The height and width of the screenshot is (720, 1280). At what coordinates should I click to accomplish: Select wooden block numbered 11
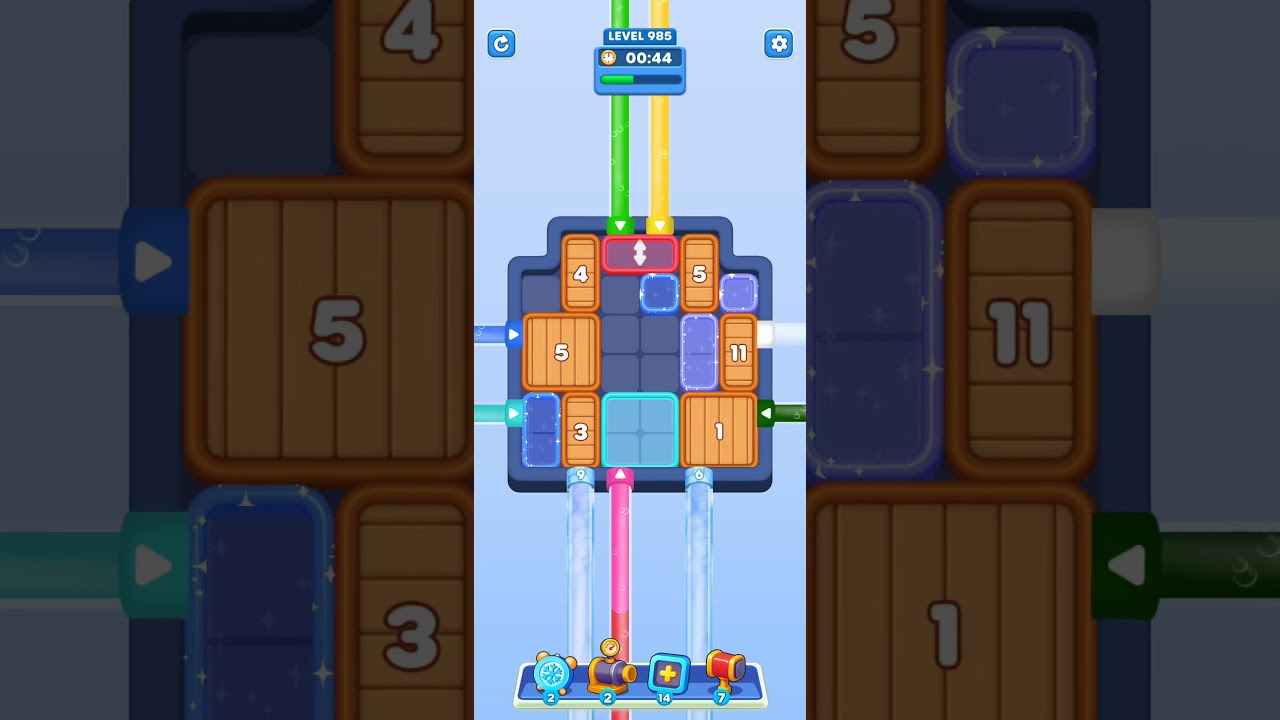[740, 352]
